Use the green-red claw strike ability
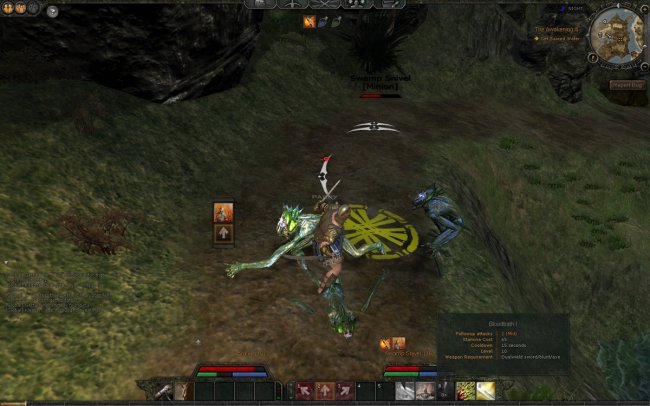The height and width of the screenshot is (406, 650). pyautogui.click(x=465, y=390)
